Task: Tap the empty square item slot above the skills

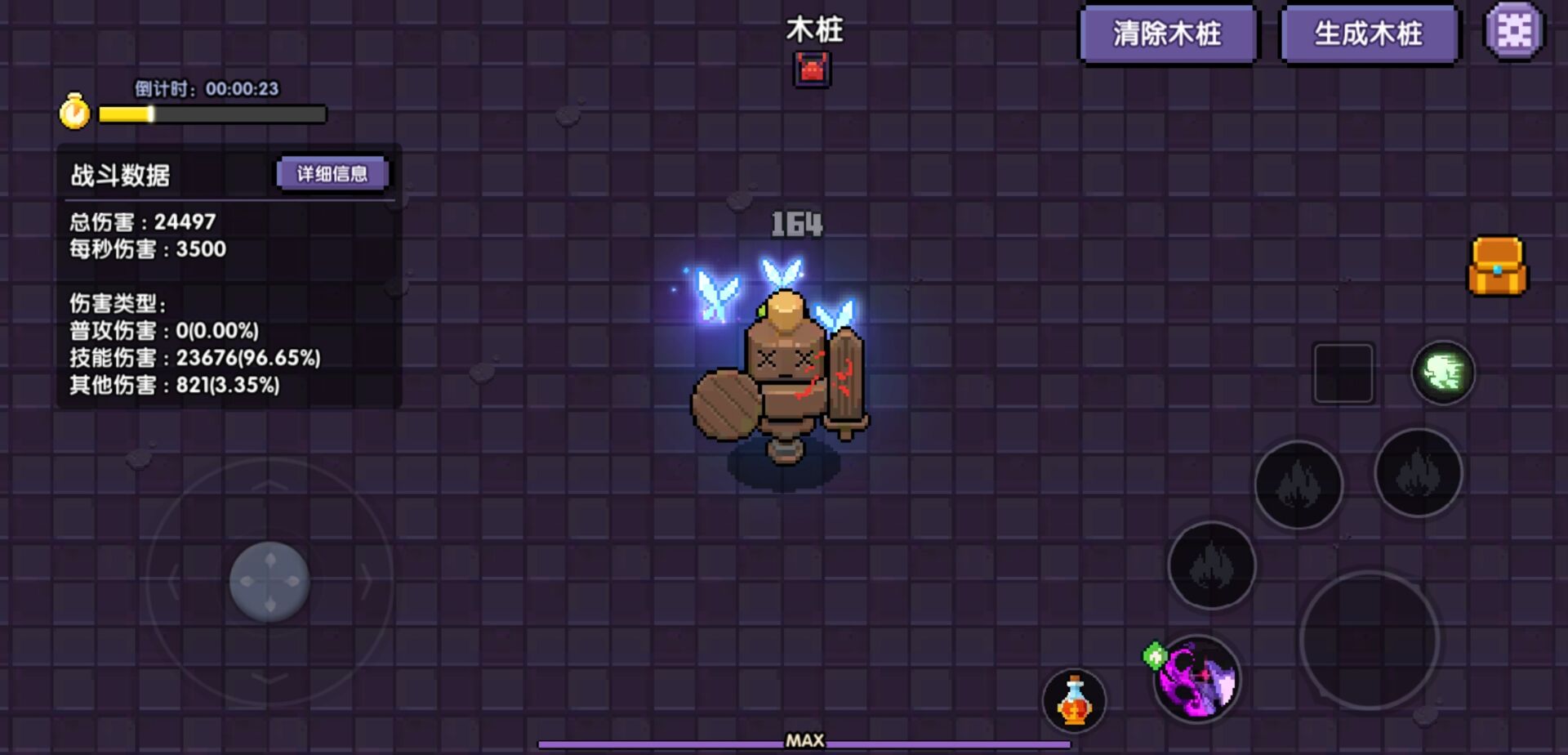Action: click(1344, 372)
